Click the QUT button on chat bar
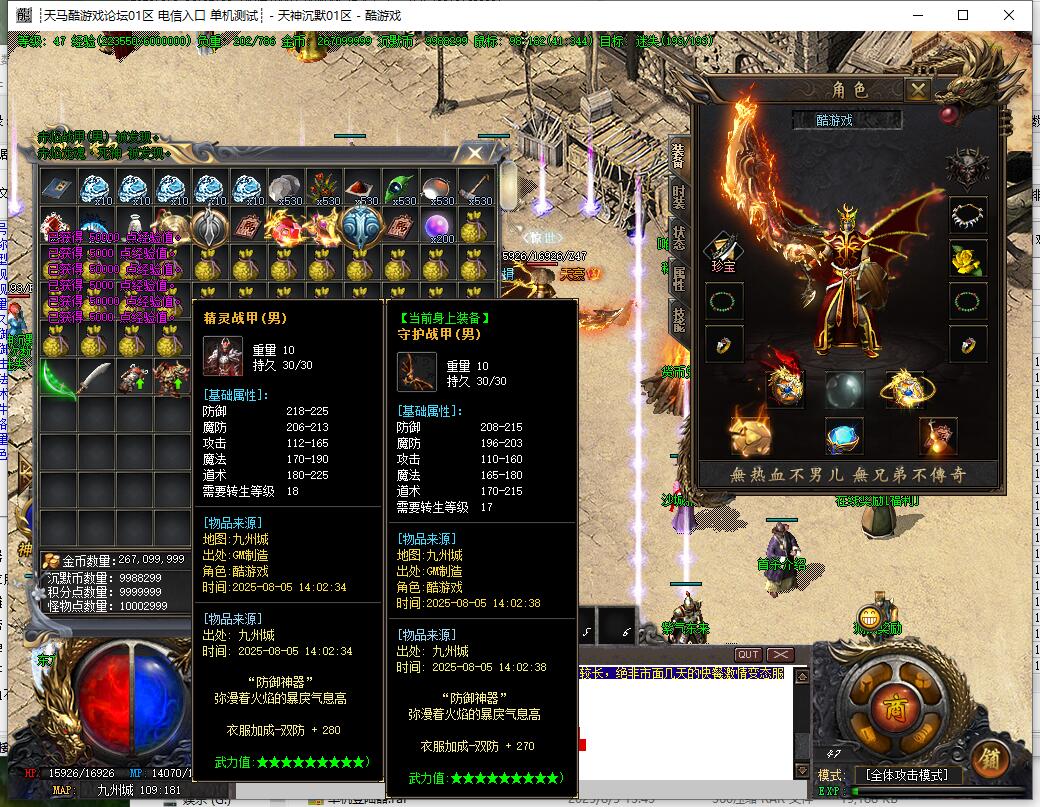1040x807 pixels. coord(747,655)
